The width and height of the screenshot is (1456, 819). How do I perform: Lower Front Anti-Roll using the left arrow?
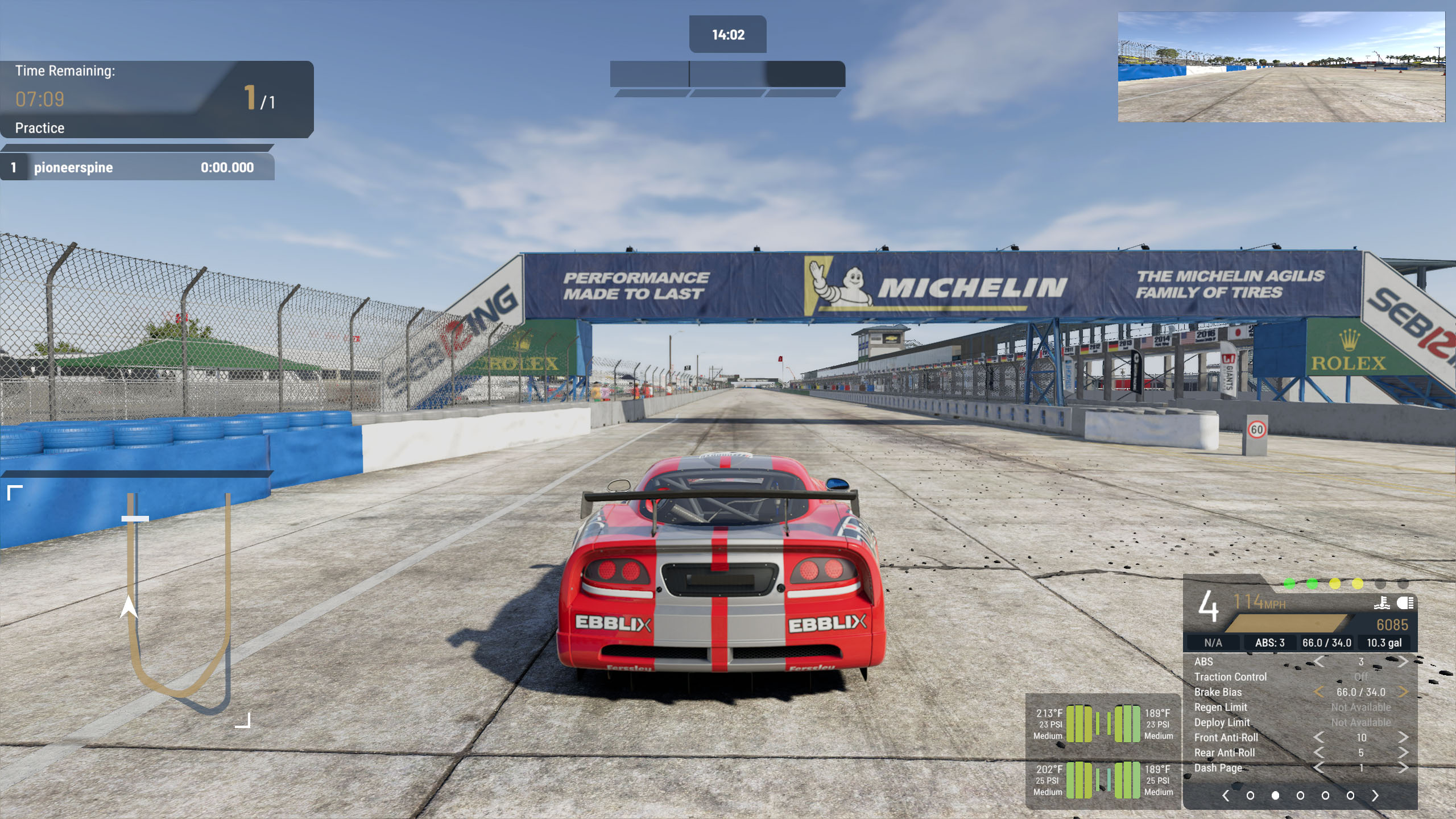point(1319,738)
